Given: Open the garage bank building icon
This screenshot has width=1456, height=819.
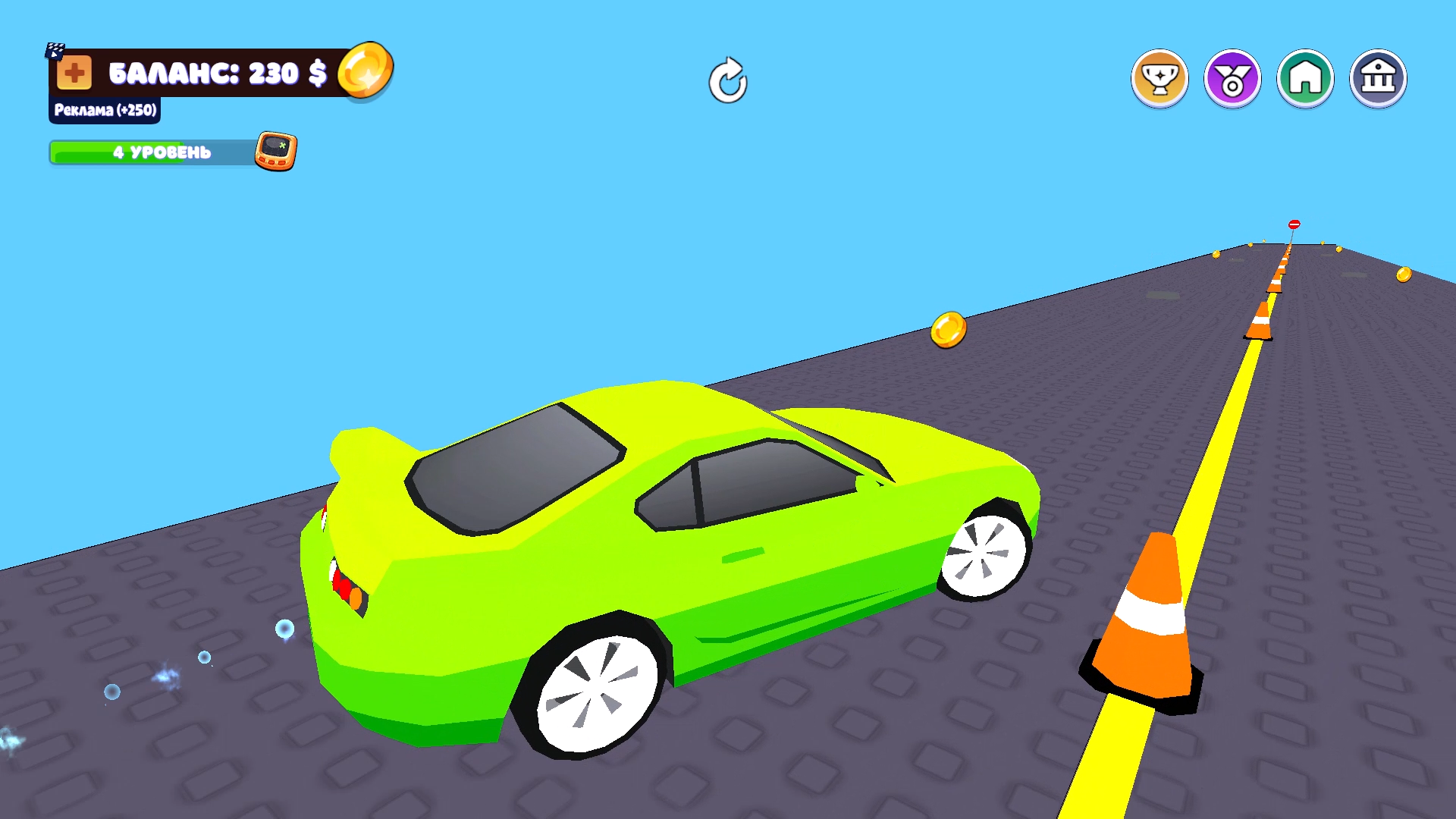Looking at the screenshot, I should (x=1379, y=77).
